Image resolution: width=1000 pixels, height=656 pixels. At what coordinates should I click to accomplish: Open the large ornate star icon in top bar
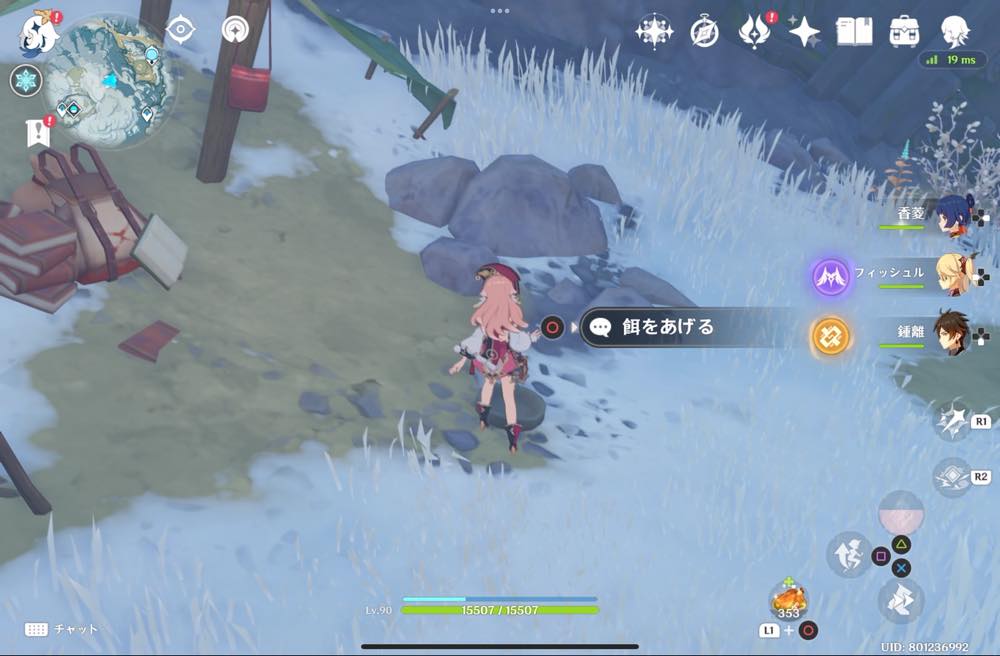point(654,32)
